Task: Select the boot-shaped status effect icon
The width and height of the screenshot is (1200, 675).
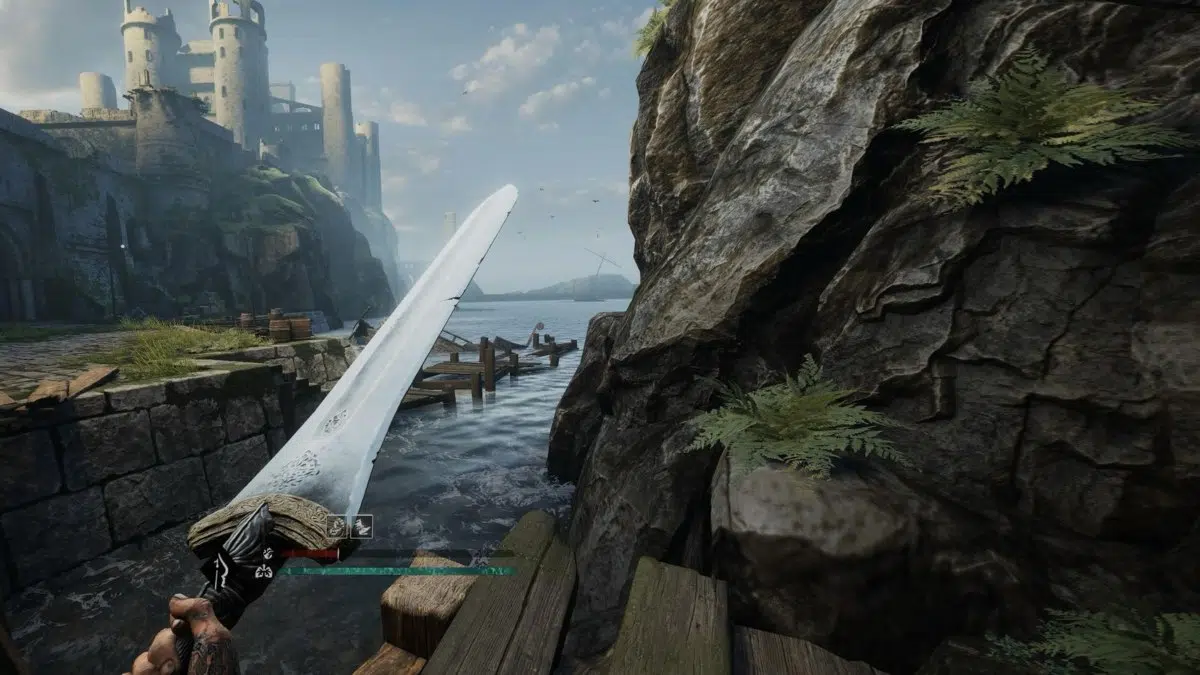Action: click(x=361, y=526)
